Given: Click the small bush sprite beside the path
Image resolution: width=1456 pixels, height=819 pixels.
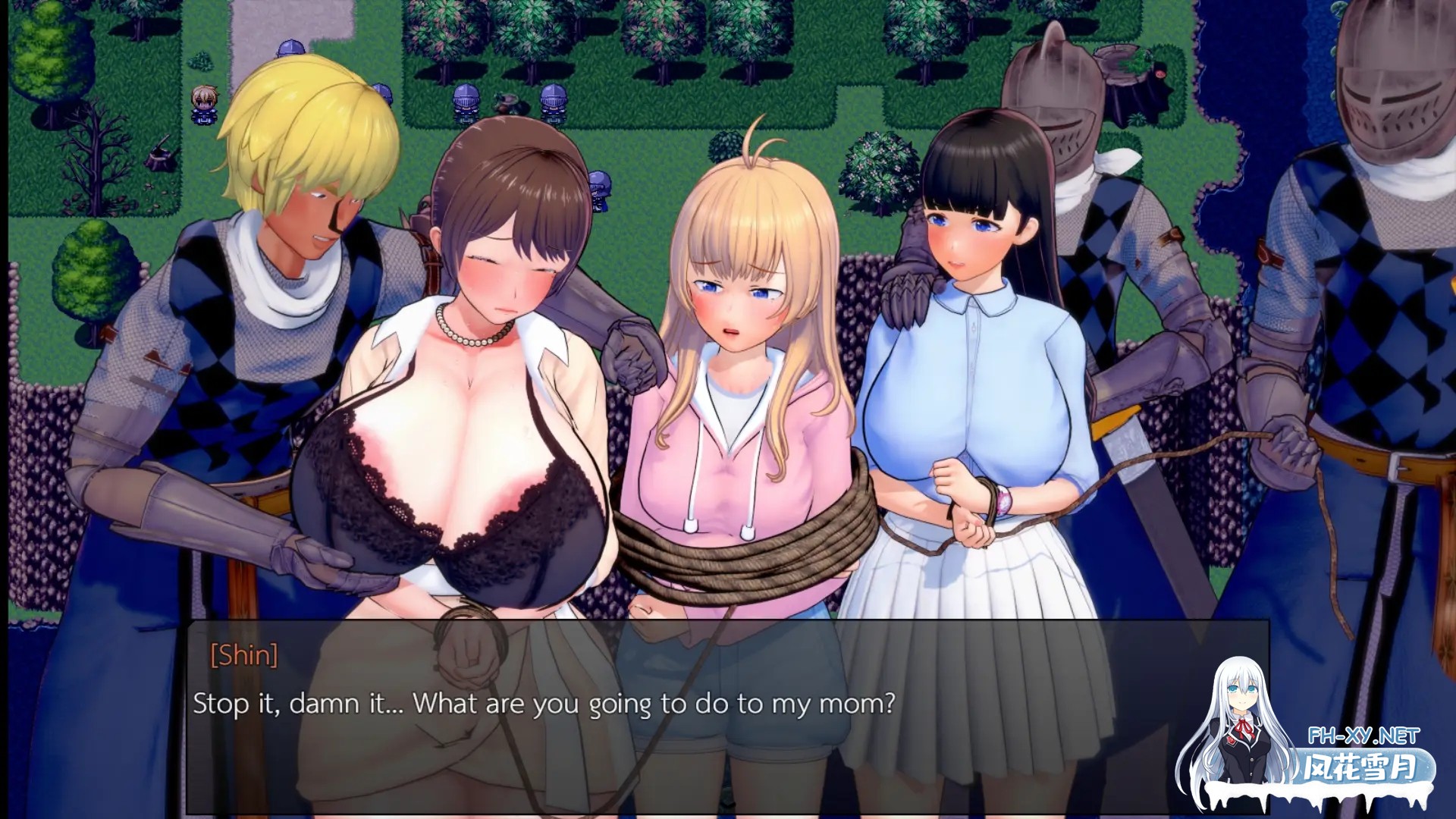Looking at the screenshot, I should (202, 62).
